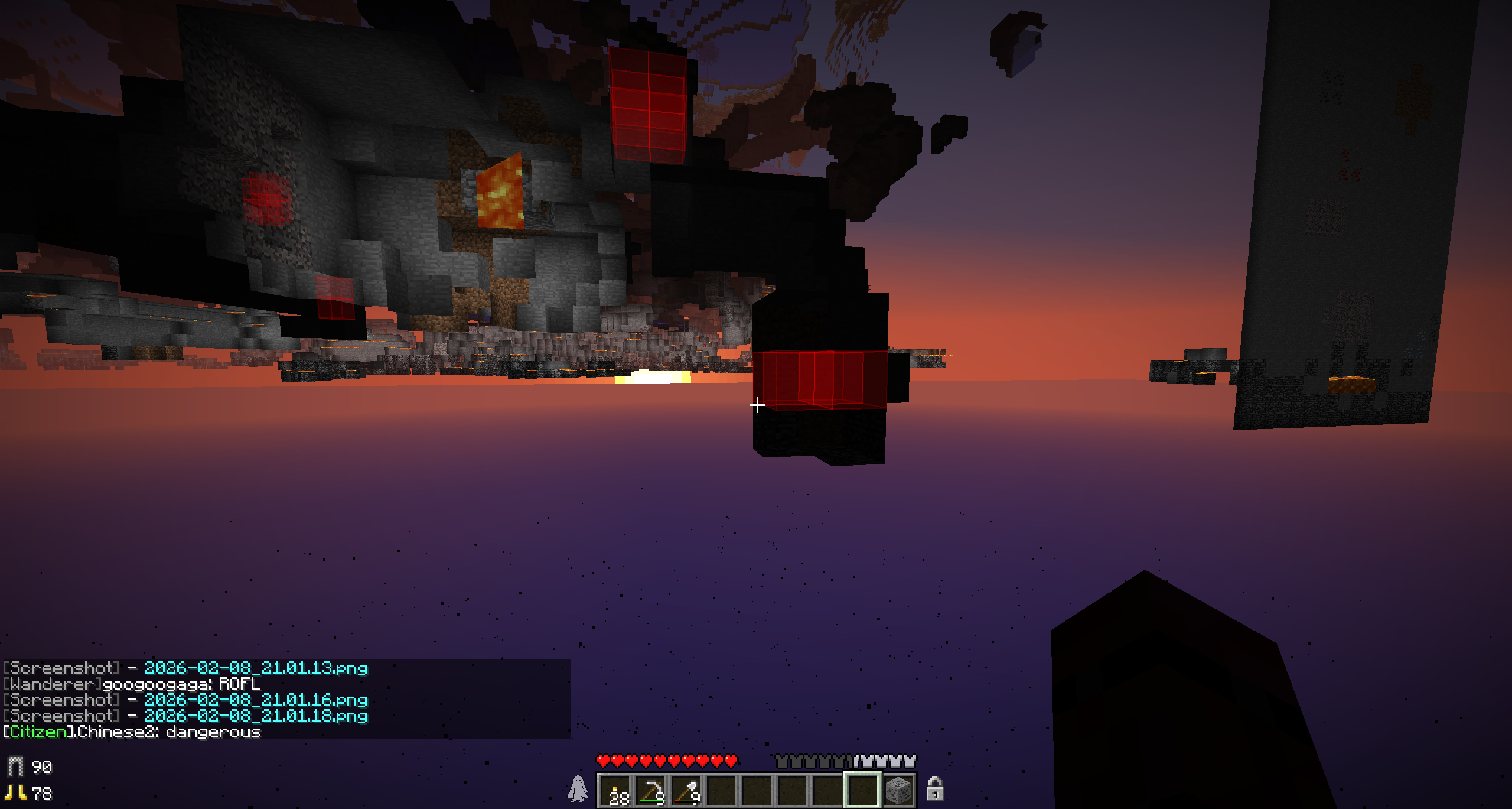
Task: Click the padlock icon beside the hotbar
Action: coord(934,789)
